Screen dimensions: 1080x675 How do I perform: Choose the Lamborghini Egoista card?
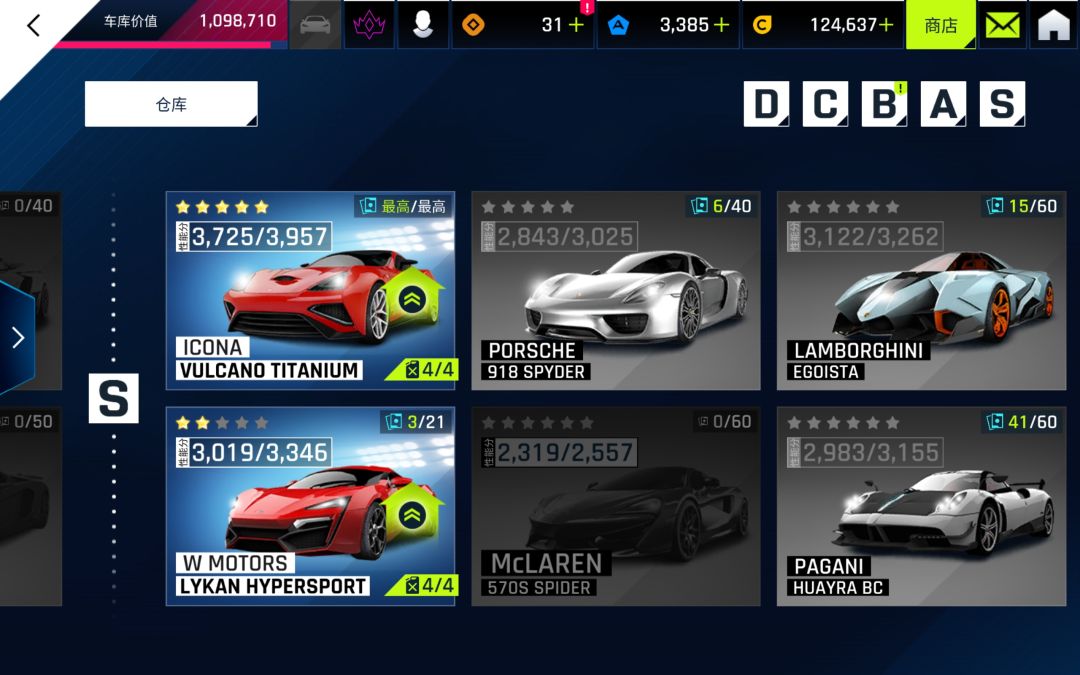point(921,290)
